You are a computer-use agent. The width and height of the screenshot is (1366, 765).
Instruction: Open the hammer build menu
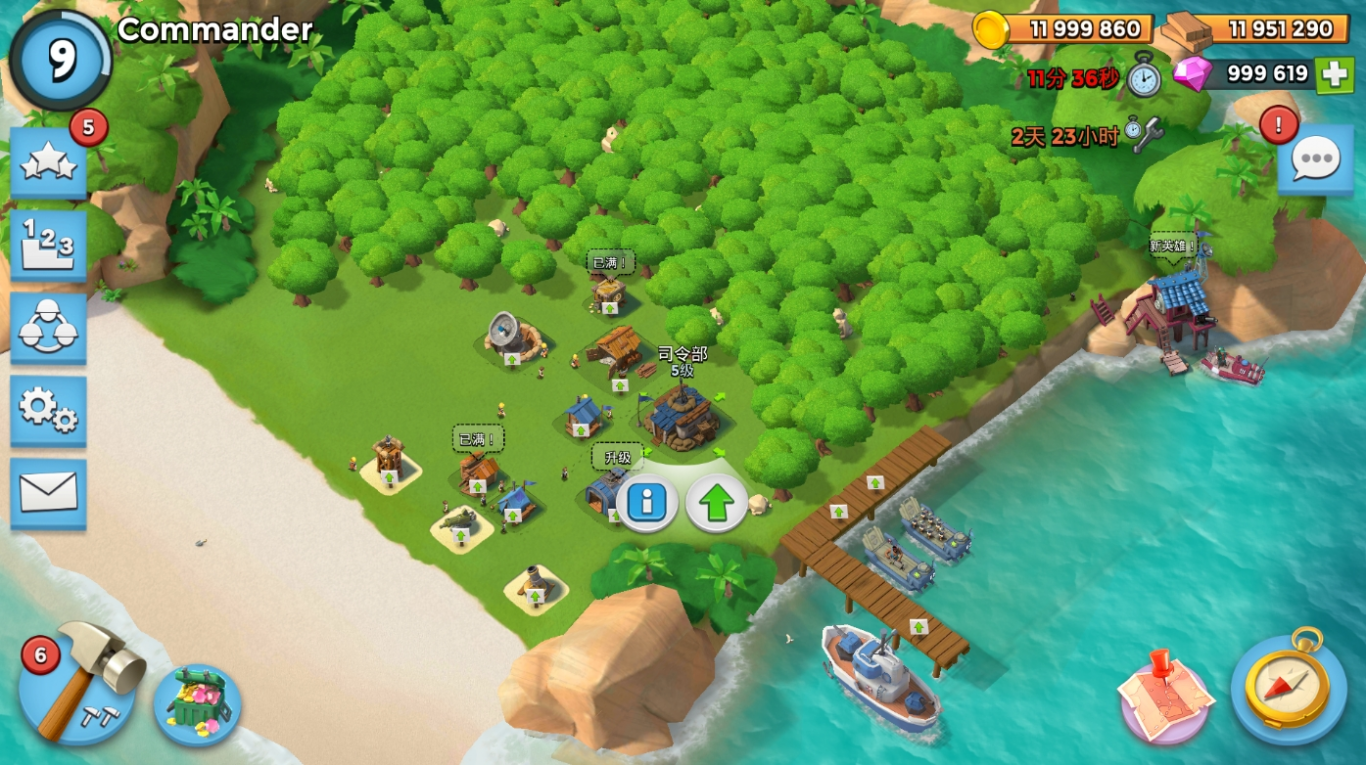click(78, 683)
